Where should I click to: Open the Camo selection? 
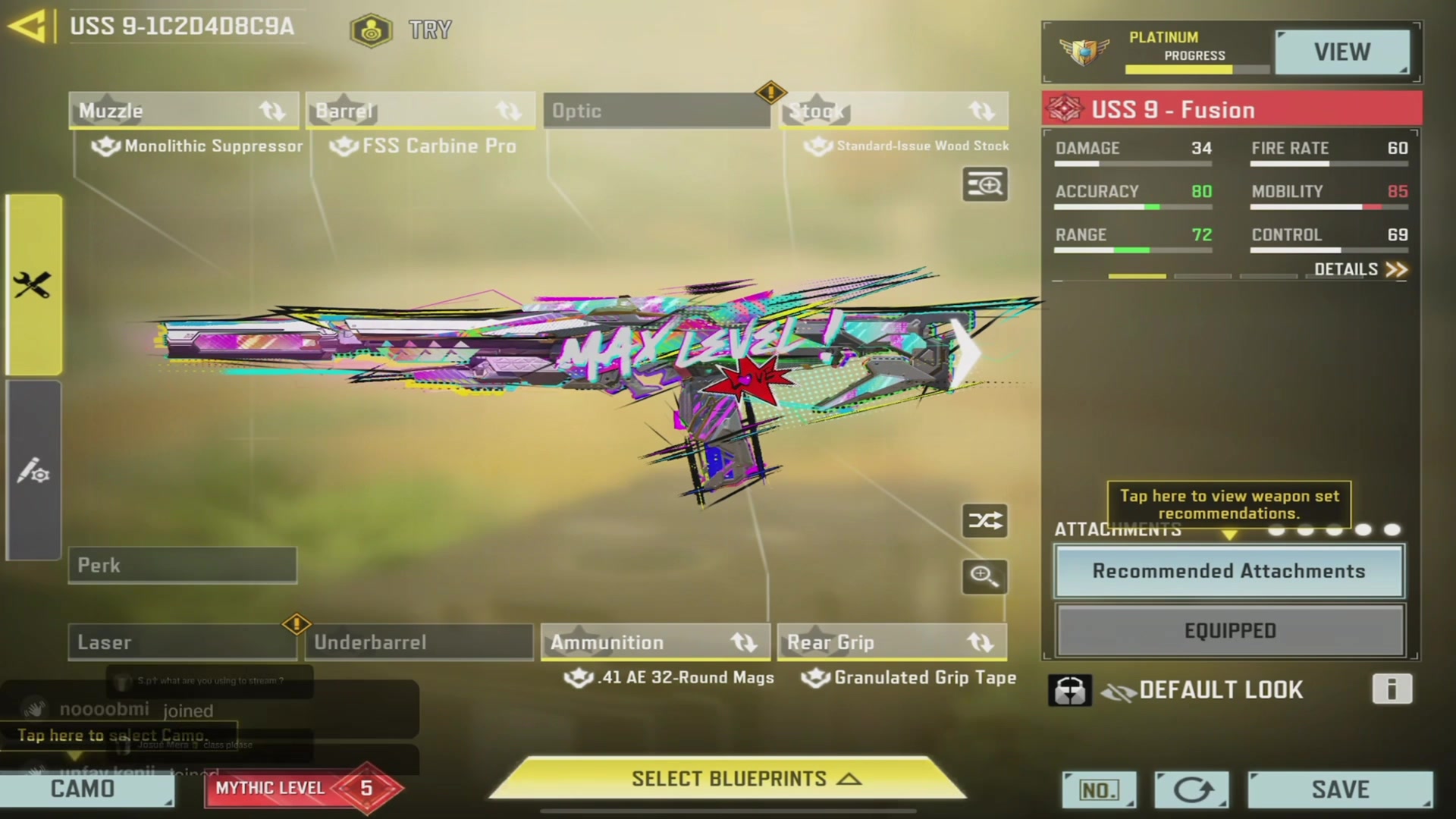[x=85, y=789]
